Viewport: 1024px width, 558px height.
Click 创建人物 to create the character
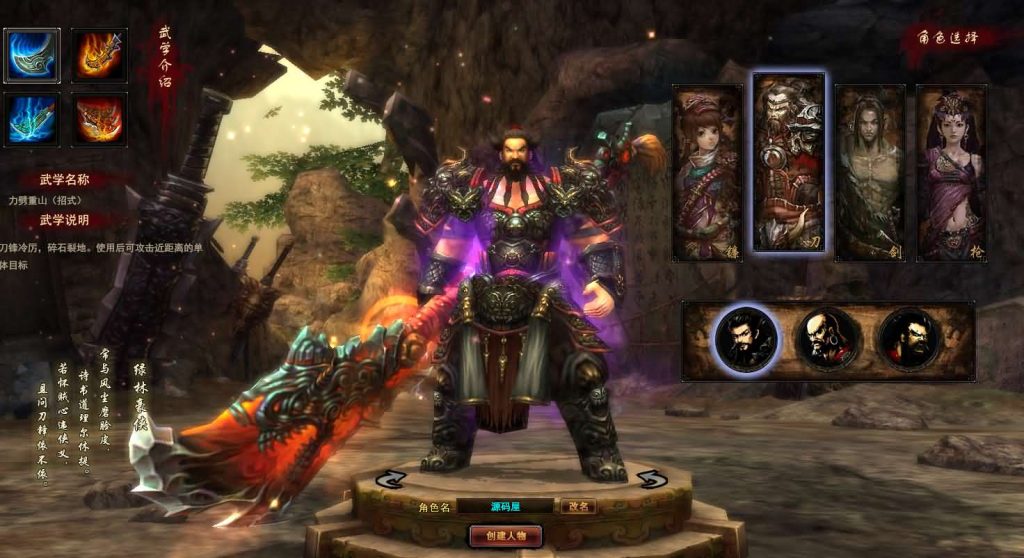(505, 536)
